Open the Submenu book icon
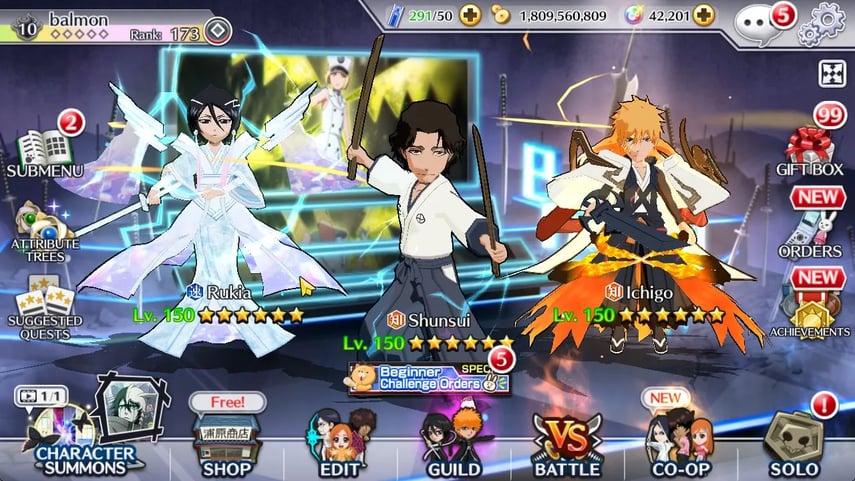The height and width of the screenshot is (481, 855). tap(44, 151)
